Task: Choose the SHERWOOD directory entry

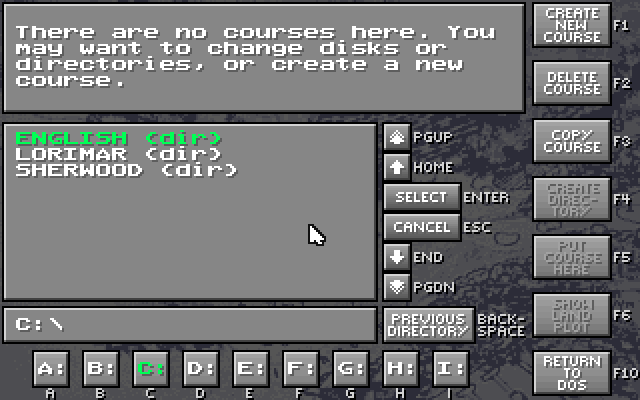Action: pyautogui.click(x=126, y=170)
